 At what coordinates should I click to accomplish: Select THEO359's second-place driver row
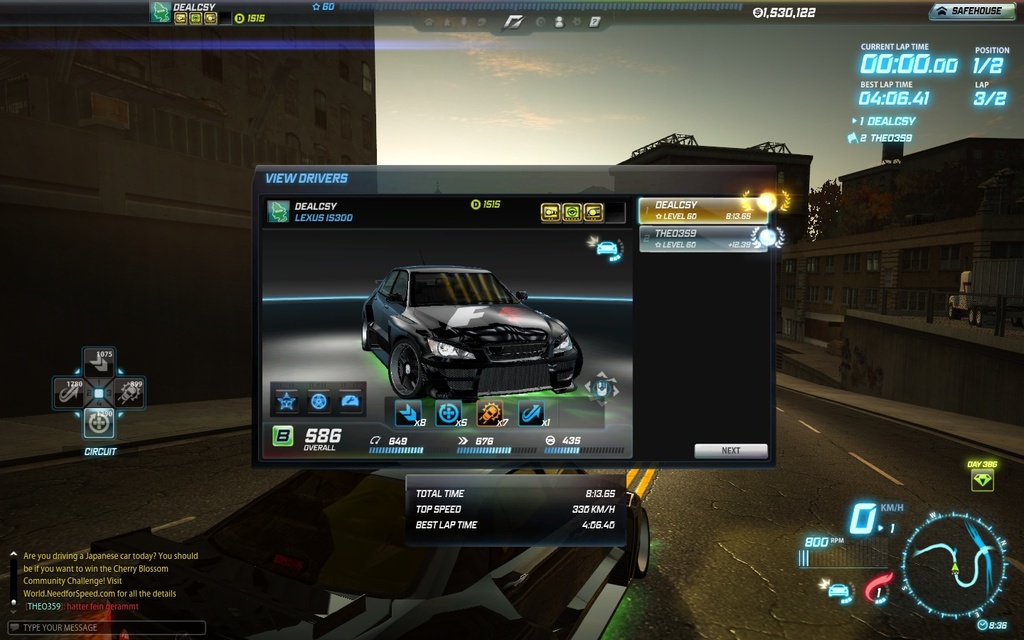(x=703, y=239)
